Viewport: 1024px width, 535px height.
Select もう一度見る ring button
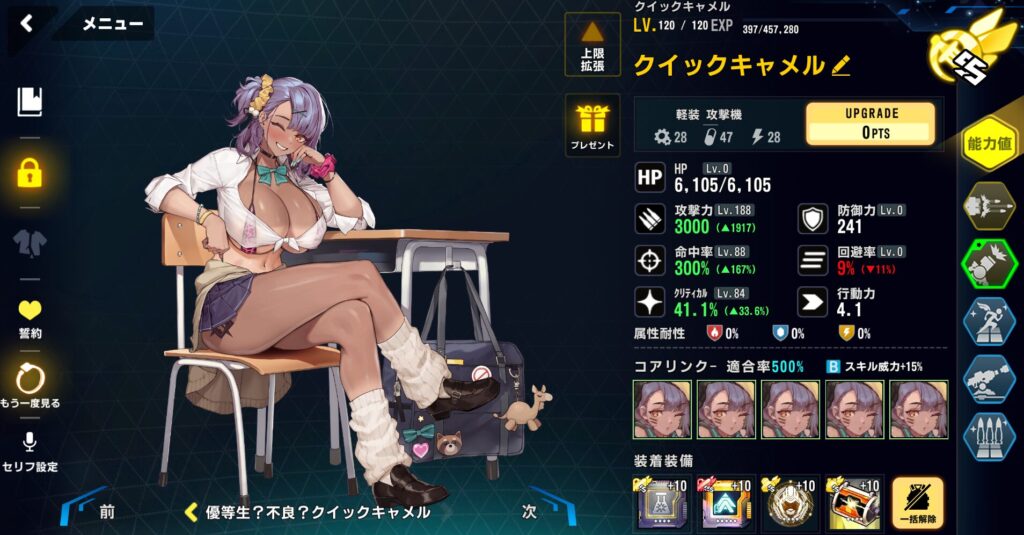point(31,385)
